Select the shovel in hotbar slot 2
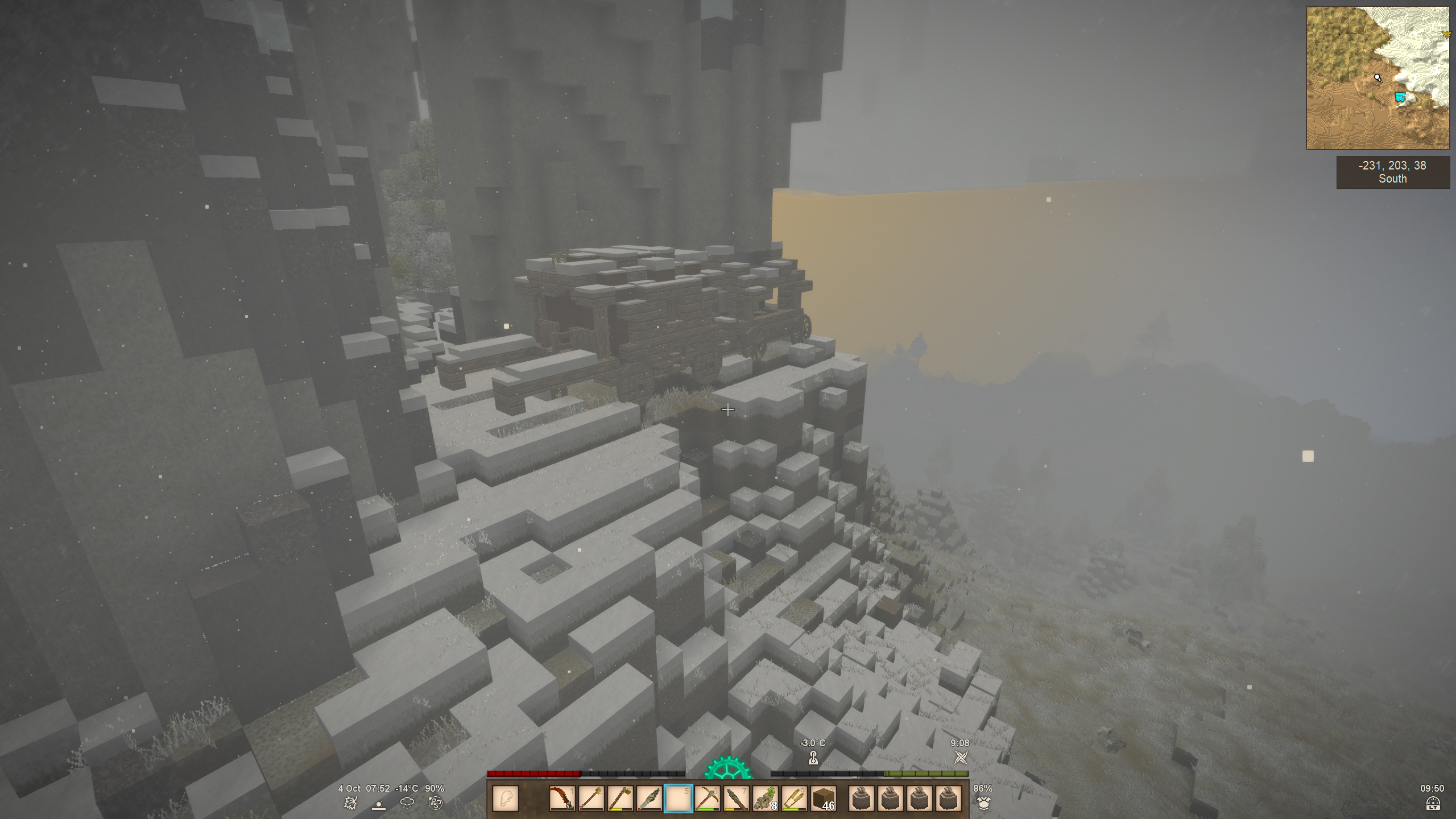 [x=591, y=799]
